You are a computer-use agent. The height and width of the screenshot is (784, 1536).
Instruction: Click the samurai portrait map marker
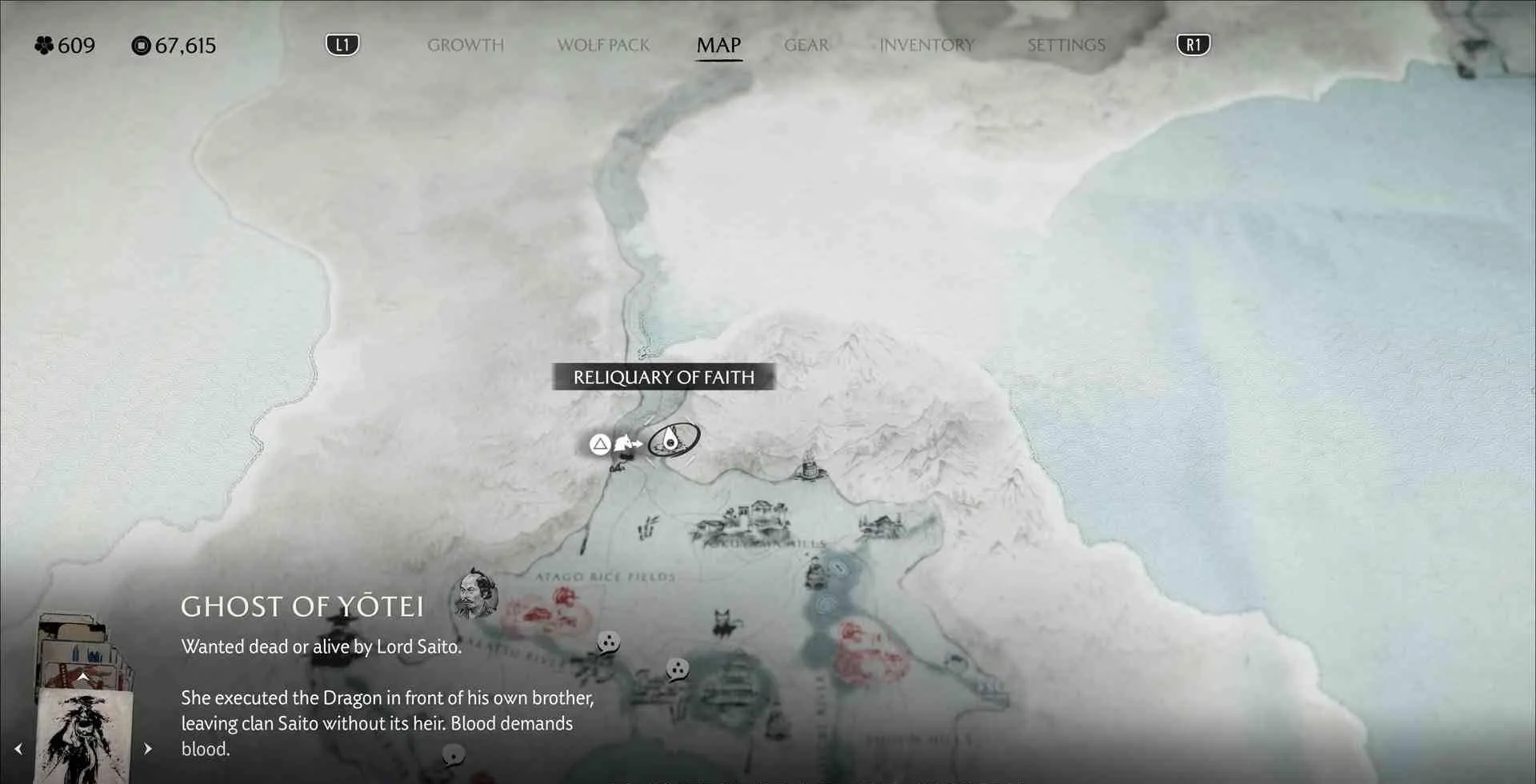click(474, 595)
